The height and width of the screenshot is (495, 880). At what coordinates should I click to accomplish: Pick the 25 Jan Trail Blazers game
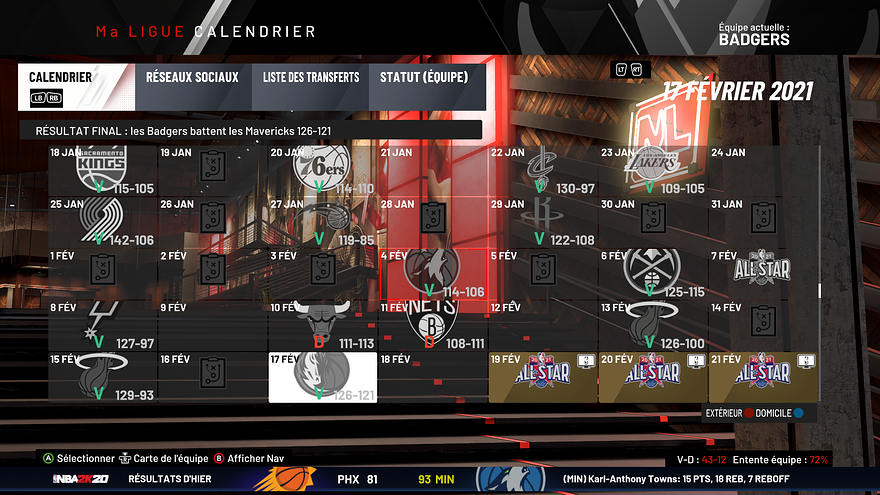[103, 222]
